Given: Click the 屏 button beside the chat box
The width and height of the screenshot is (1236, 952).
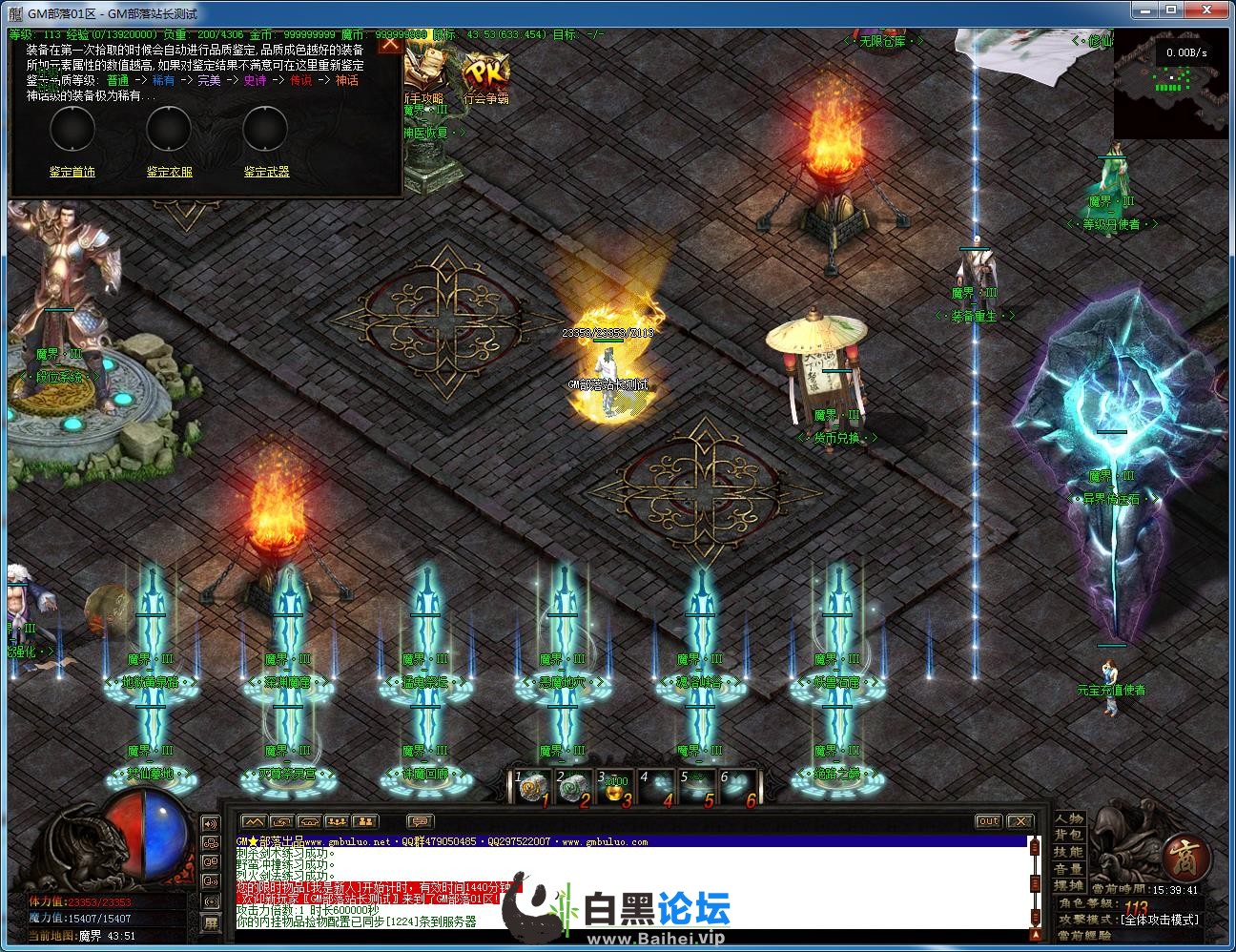Looking at the screenshot, I should pos(211,922).
